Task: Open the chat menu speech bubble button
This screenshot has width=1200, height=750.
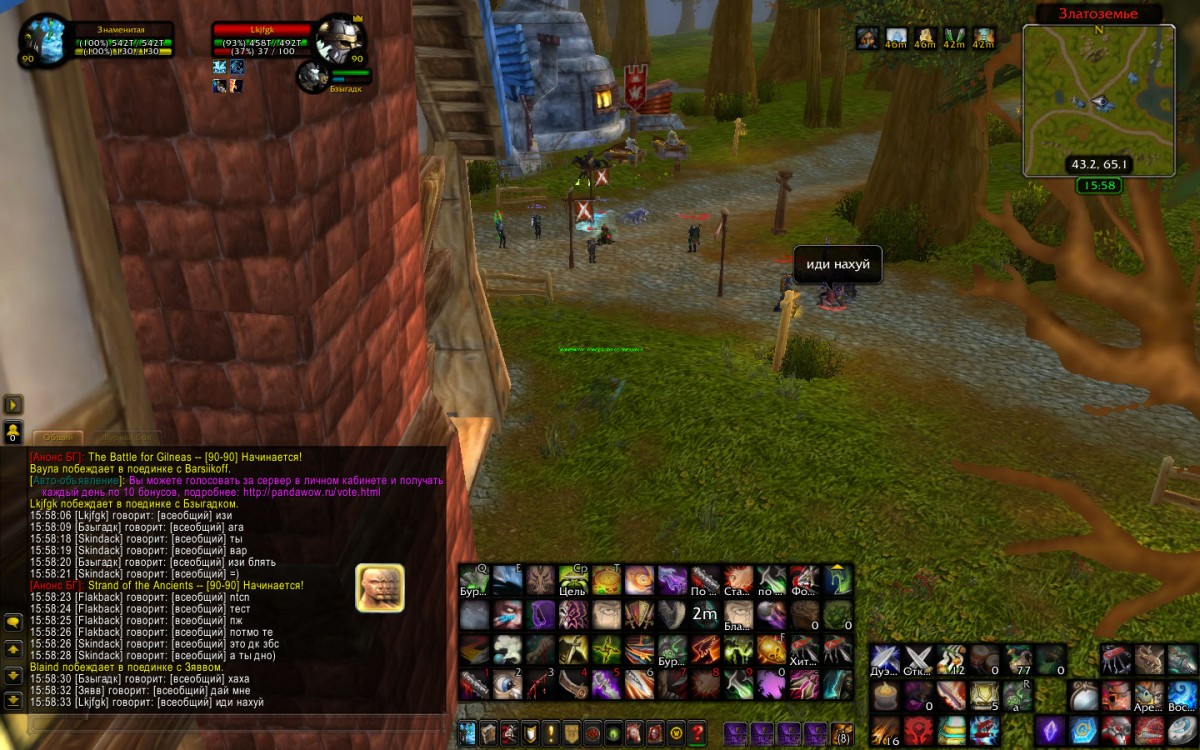Action: point(14,622)
